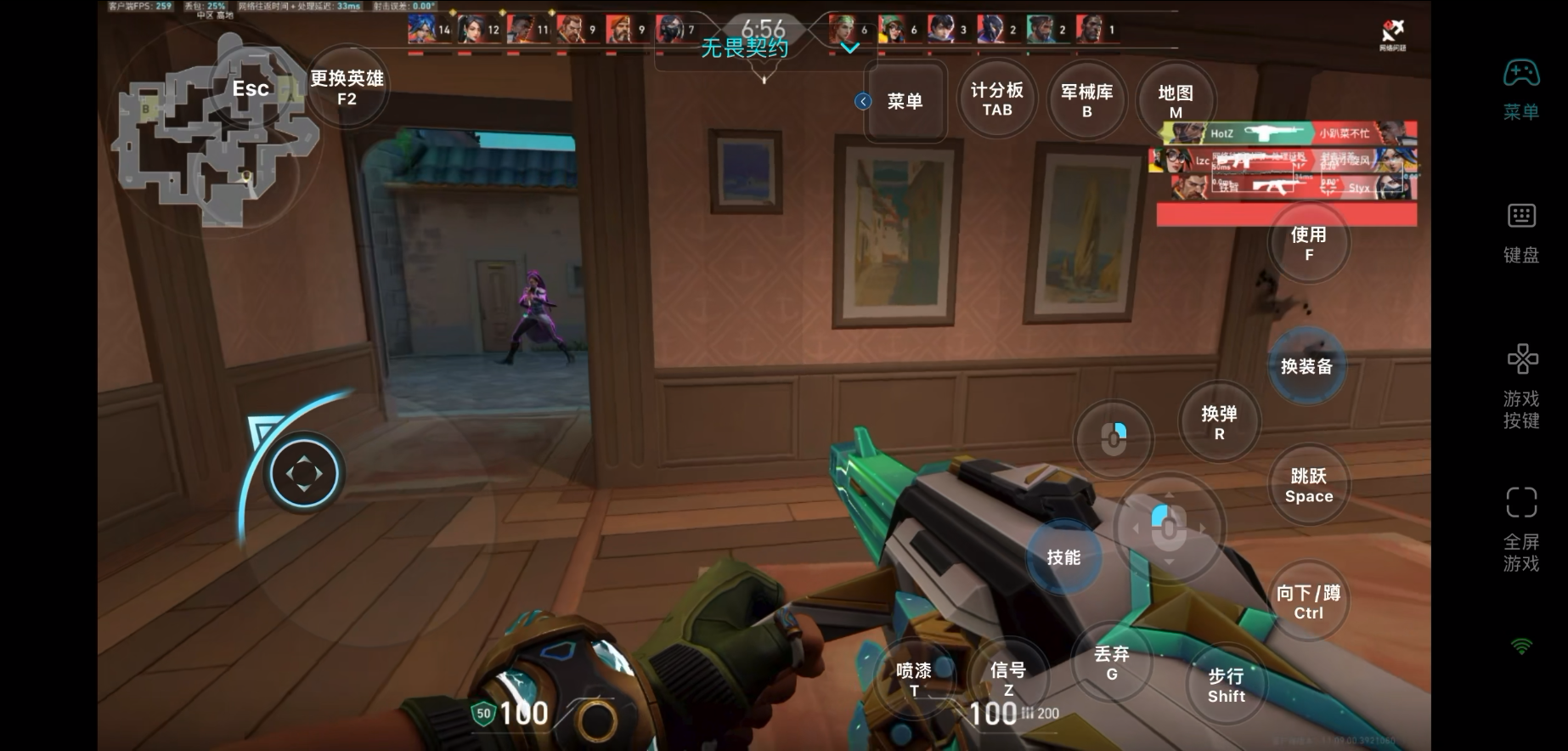Open the 键盘 keyboard panel in sidebar
Image resolution: width=1568 pixels, height=751 pixels.
pyautogui.click(x=1521, y=232)
